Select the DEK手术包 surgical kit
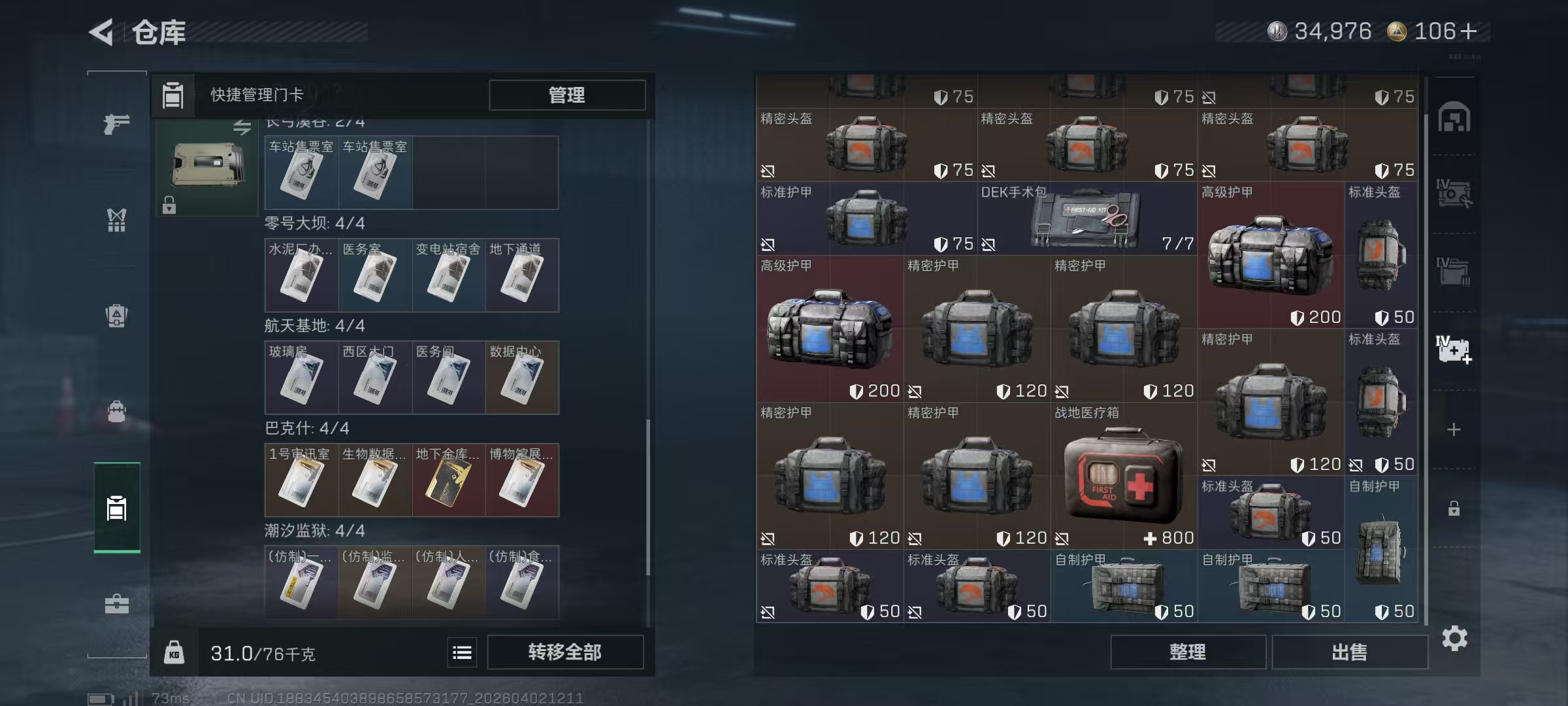The width and height of the screenshot is (1568, 706). tap(1086, 218)
